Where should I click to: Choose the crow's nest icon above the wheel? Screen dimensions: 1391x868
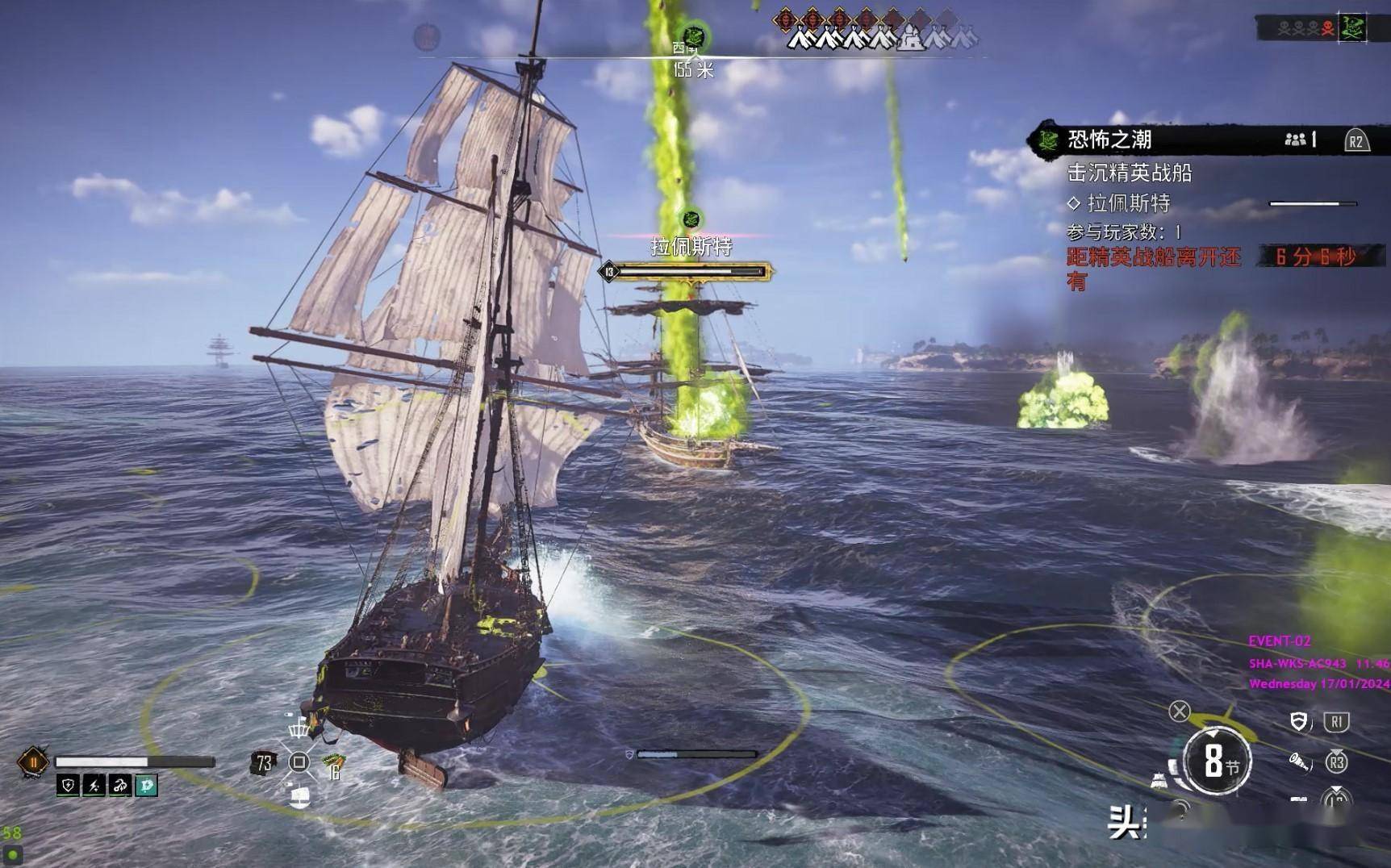[x=299, y=728]
